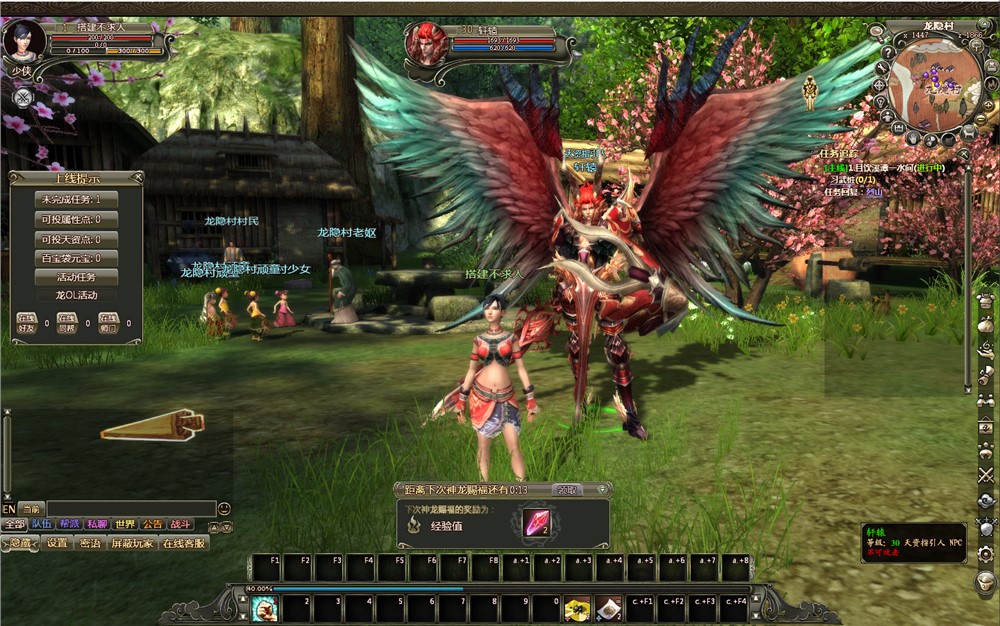Open the 百宝袋元宝 treasure bag entry
1000x626 pixels.
(x=76, y=258)
